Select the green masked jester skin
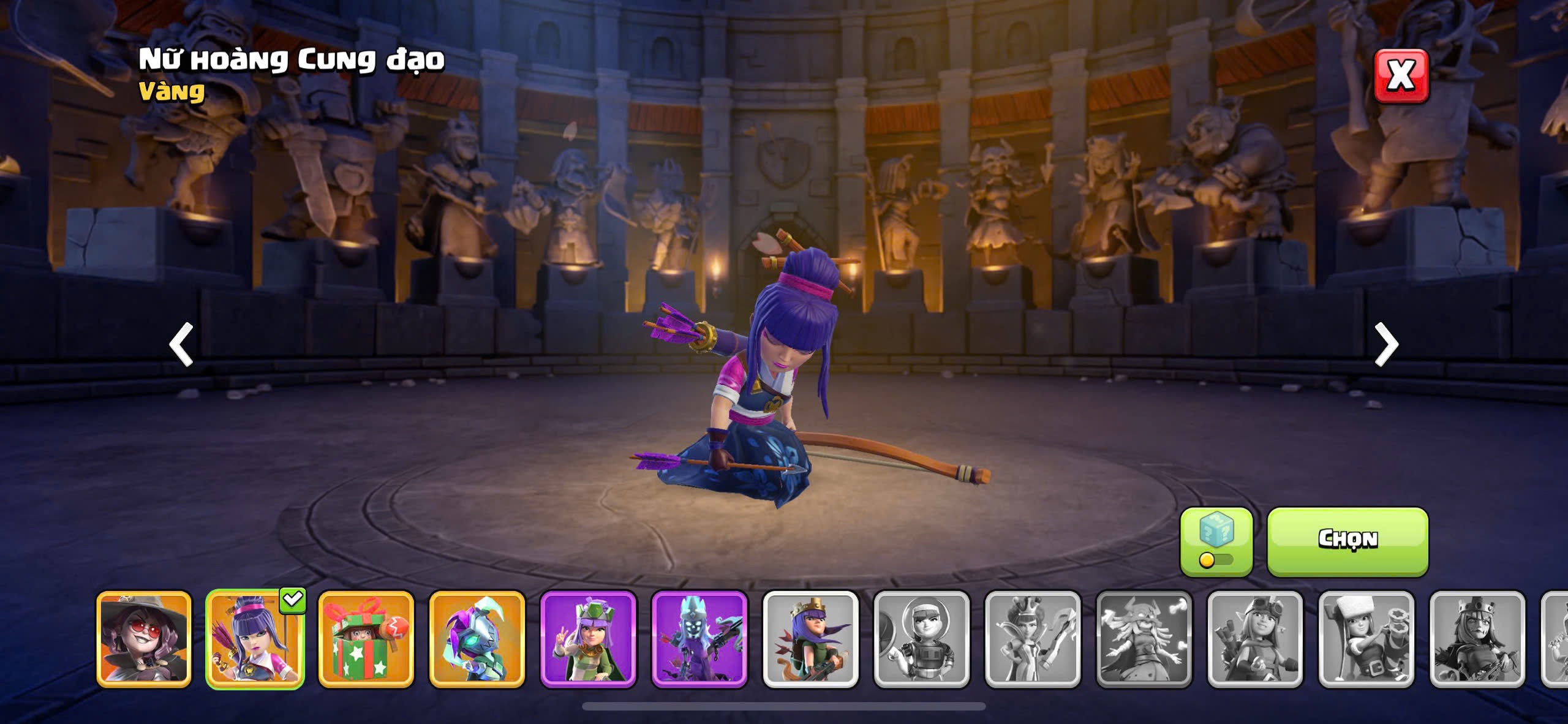 (x=477, y=638)
